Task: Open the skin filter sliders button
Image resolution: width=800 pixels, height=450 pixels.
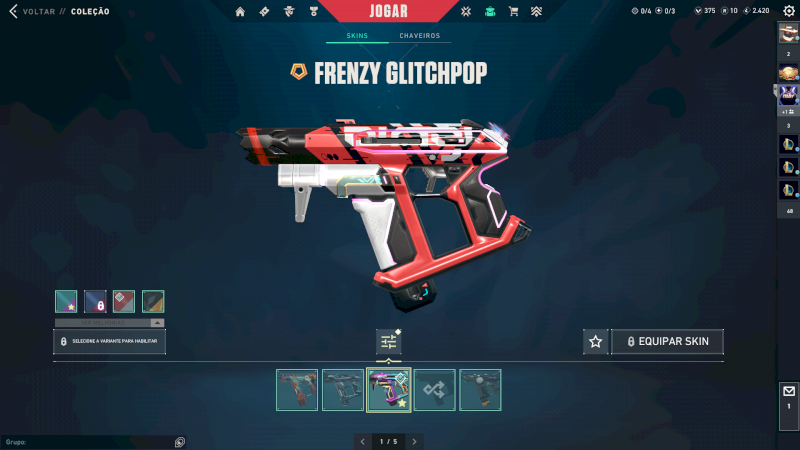Action: pyautogui.click(x=389, y=342)
